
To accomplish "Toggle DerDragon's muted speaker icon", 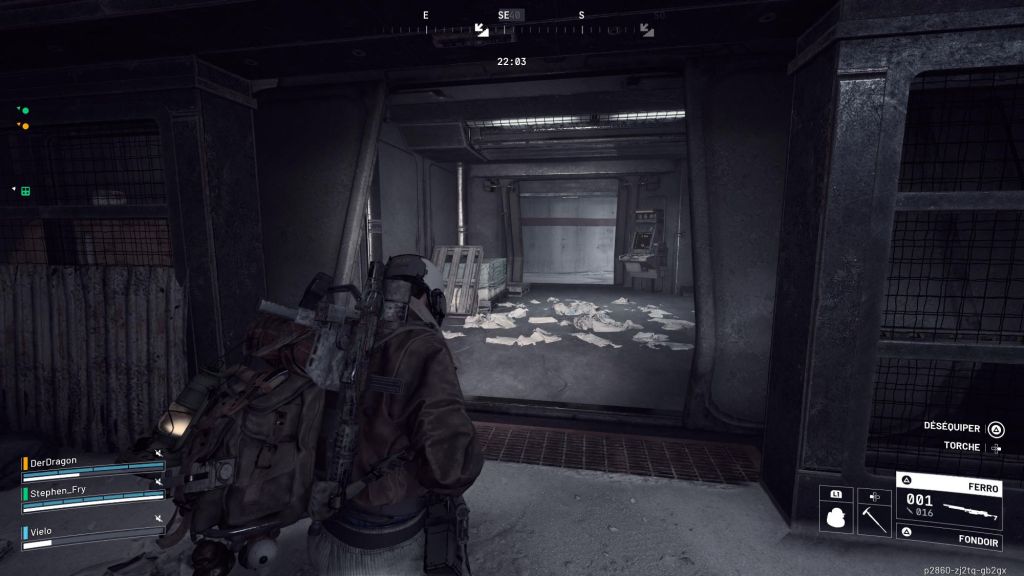I will pyautogui.click(x=158, y=454).
